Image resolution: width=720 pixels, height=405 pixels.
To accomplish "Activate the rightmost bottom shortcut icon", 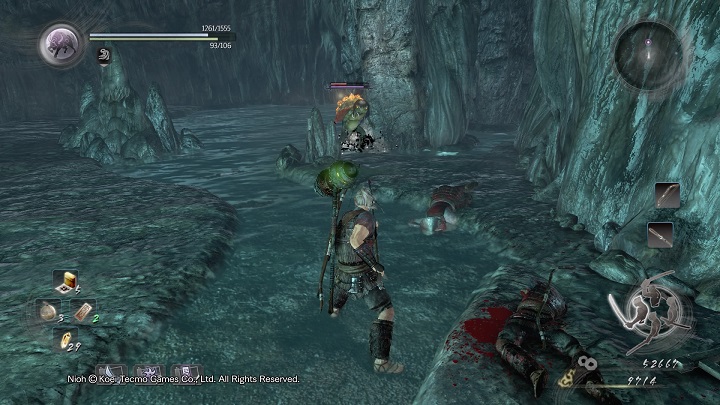I will click(185, 374).
